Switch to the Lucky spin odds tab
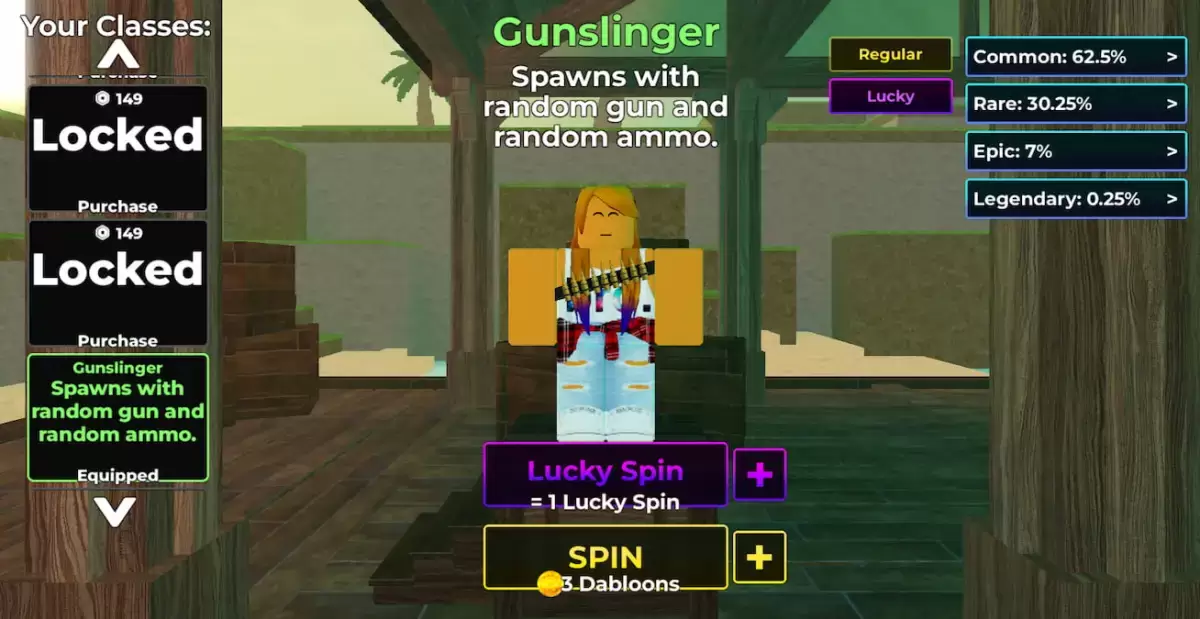The height and width of the screenshot is (619, 1200). click(890, 97)
